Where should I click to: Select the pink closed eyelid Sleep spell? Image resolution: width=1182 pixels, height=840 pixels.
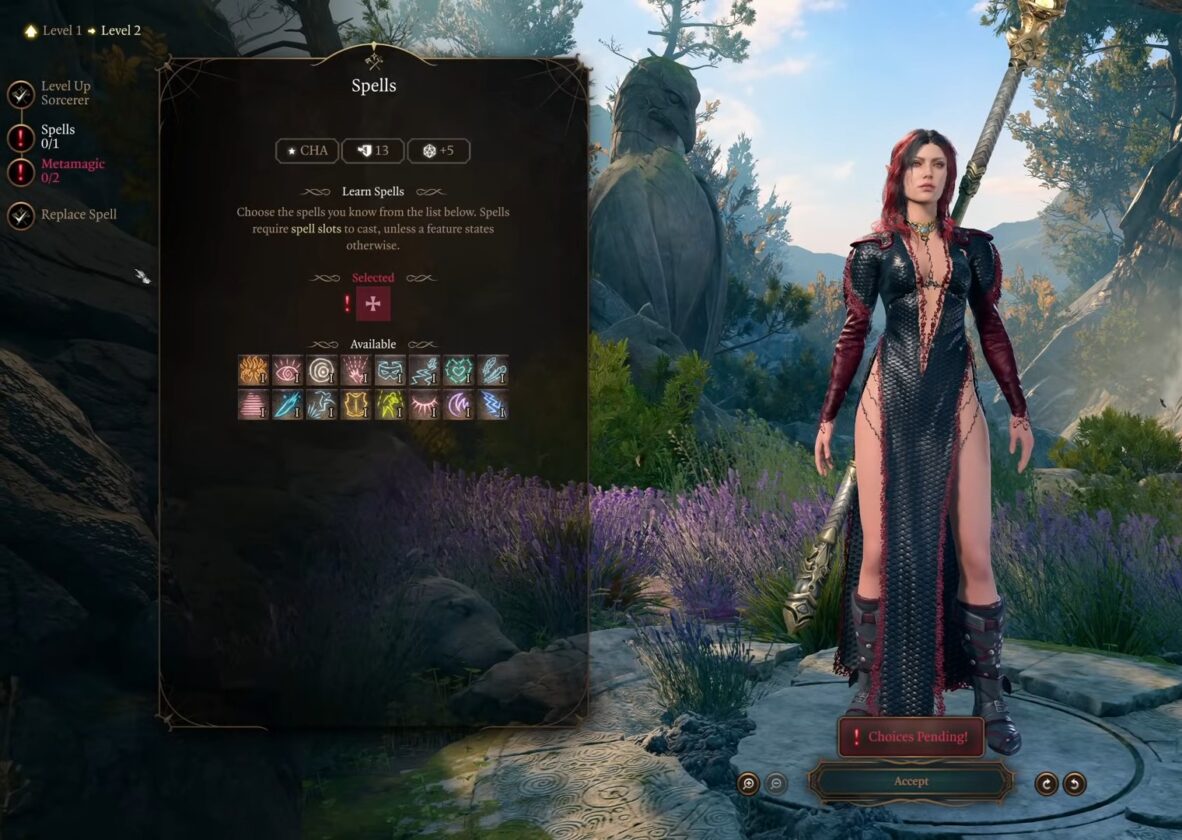click(424, 405)
